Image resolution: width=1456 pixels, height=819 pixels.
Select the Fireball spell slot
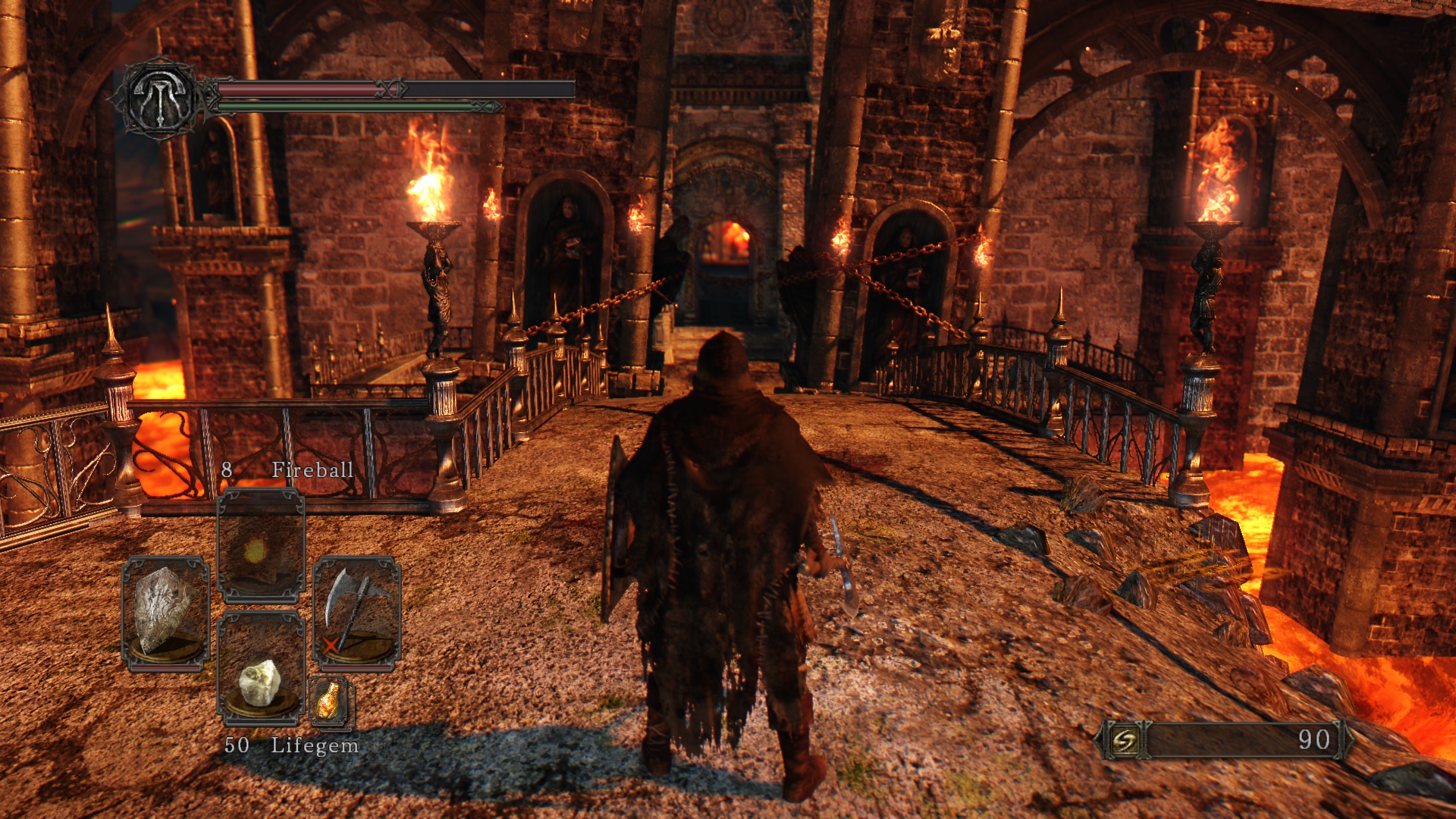[x=261, y=546]
